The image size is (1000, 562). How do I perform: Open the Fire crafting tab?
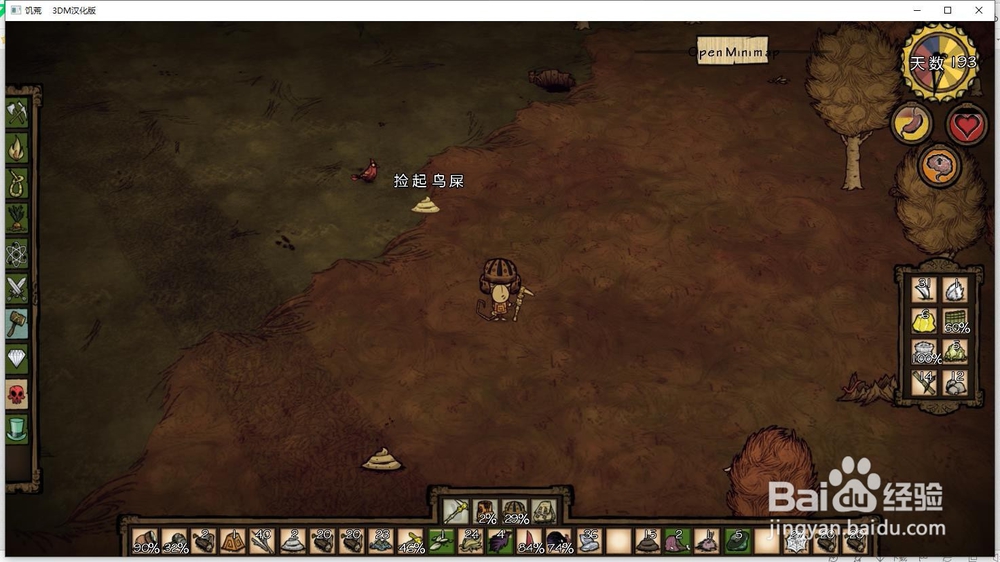click(x=17, y=148)
